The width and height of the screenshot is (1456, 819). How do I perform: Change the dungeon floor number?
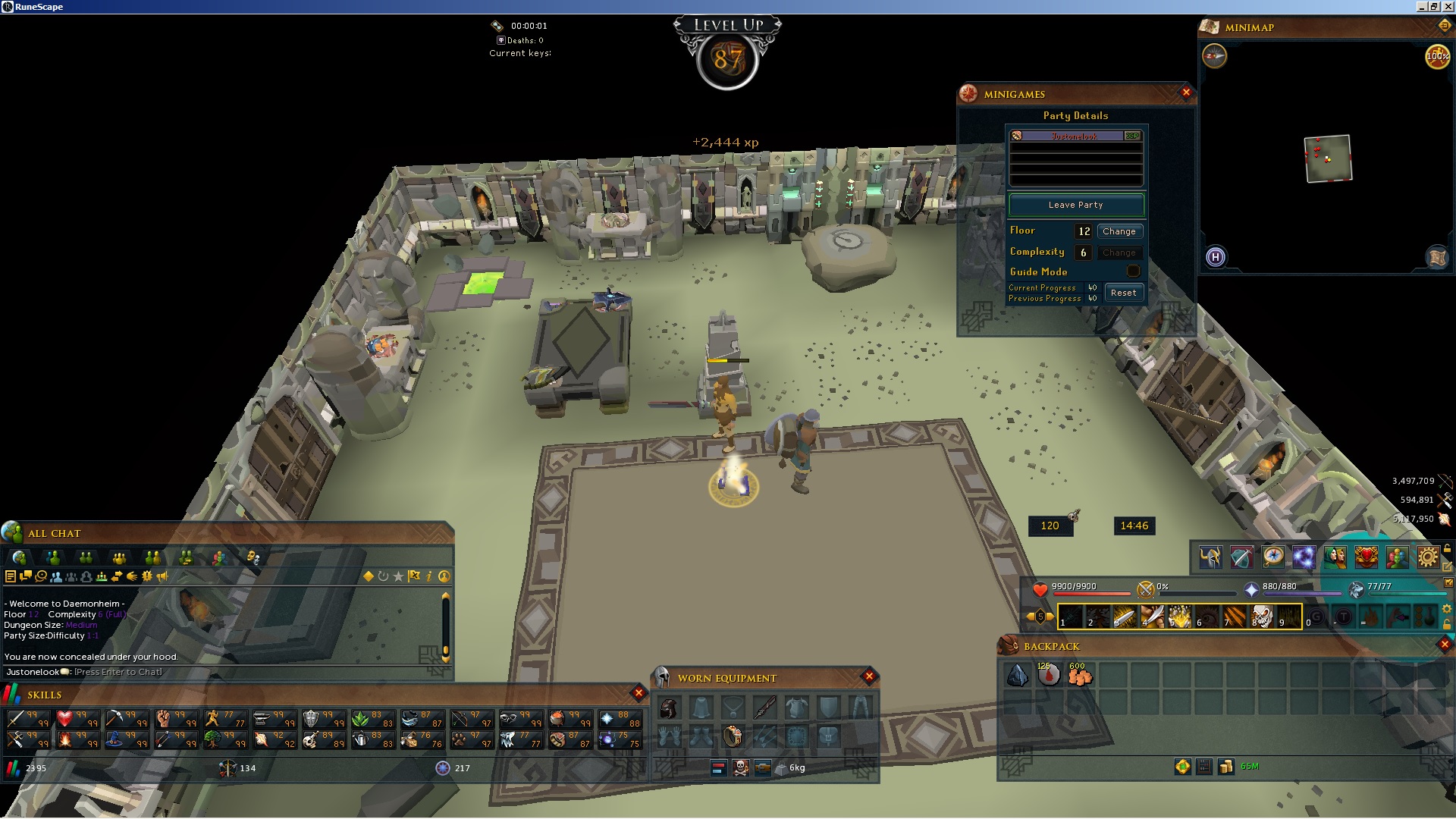1119,231
